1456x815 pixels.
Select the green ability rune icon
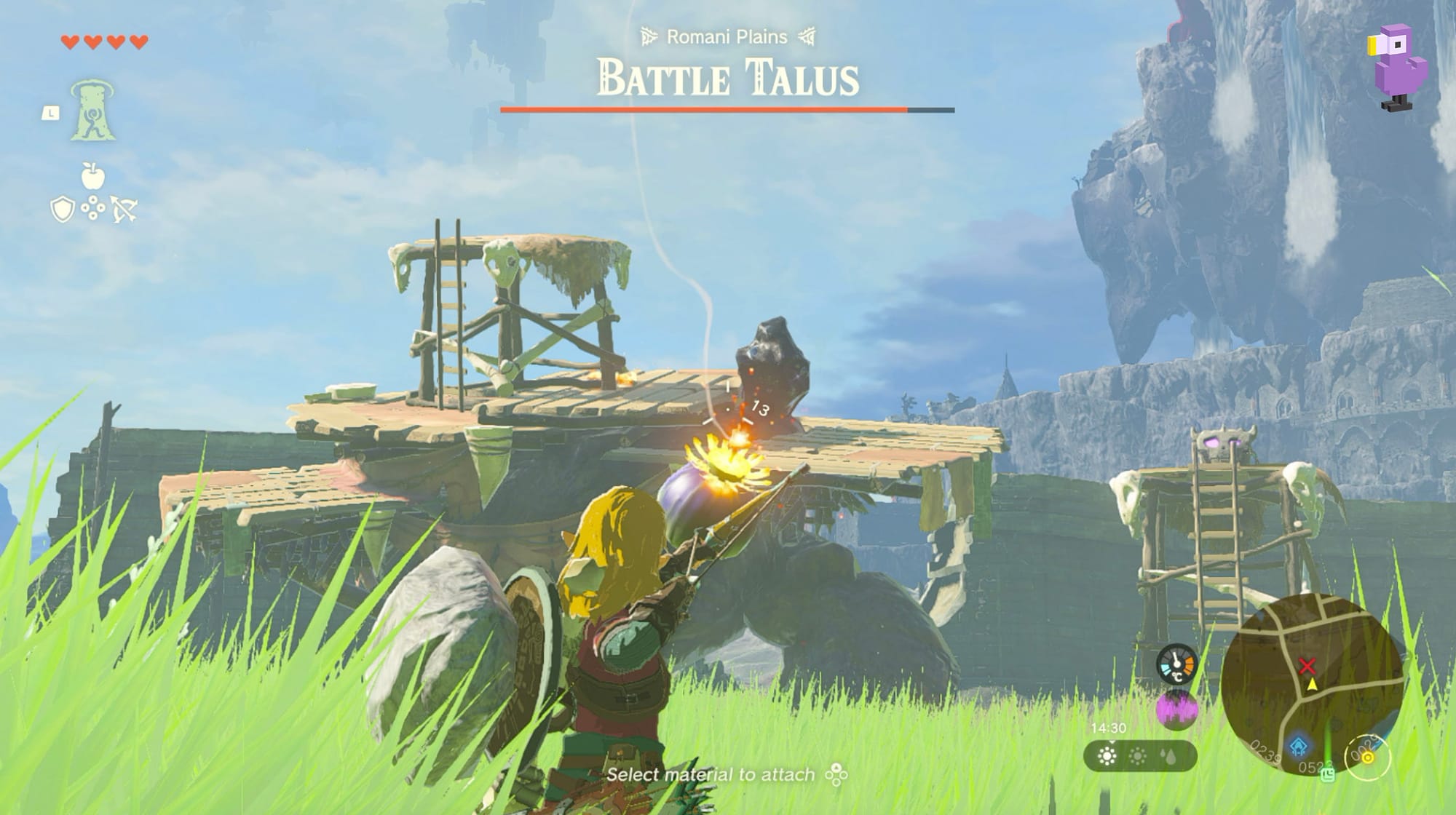(x=93, y=109)
